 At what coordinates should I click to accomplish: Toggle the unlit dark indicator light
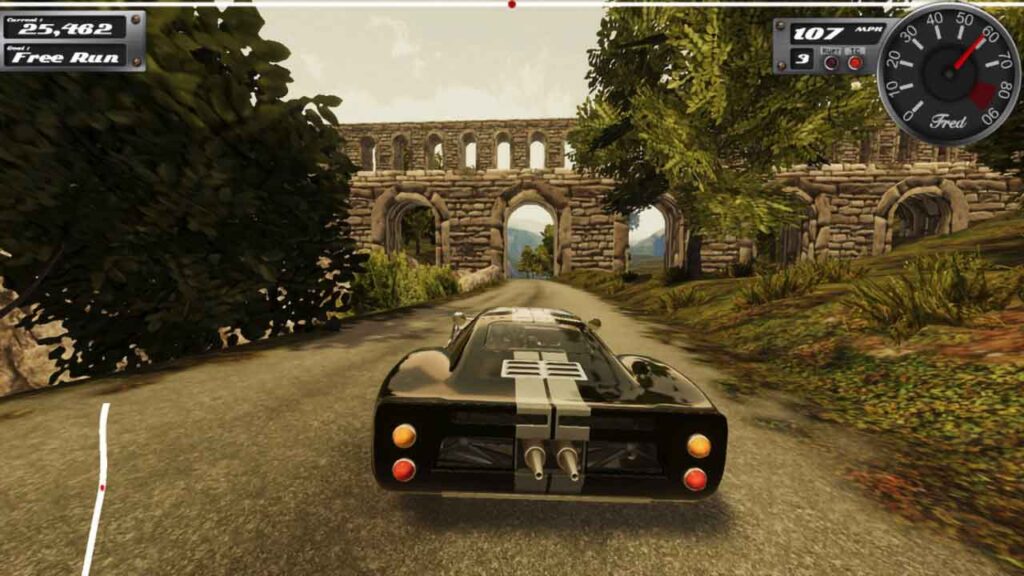[x=831, y=62]
